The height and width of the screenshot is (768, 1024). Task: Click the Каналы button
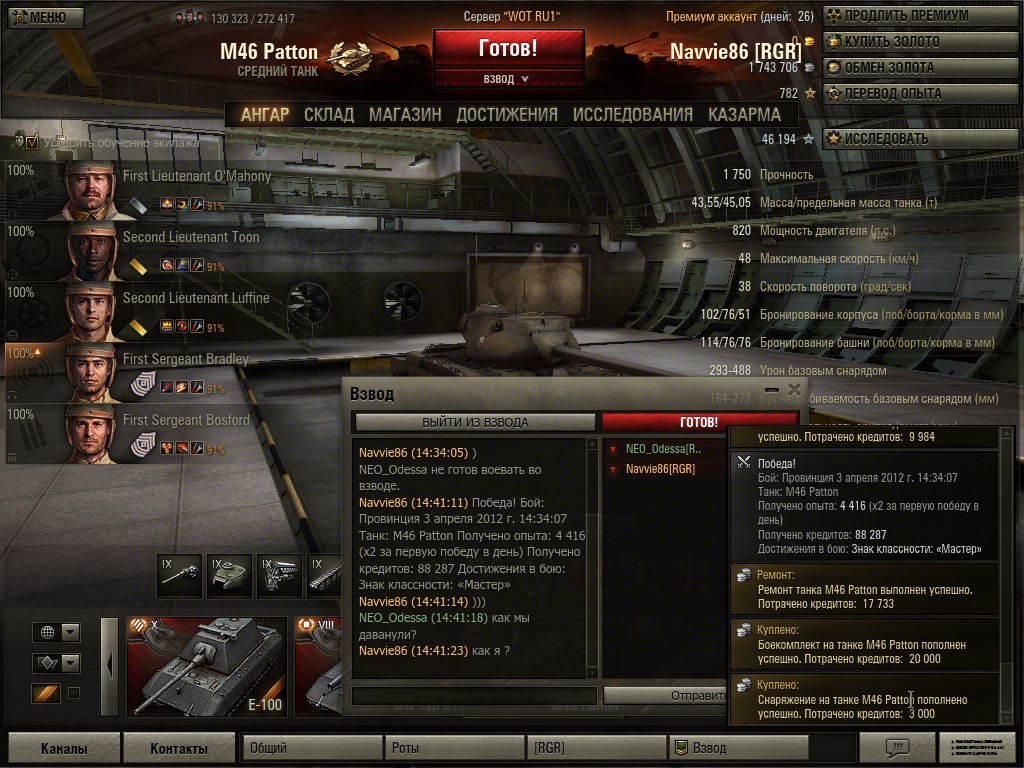[64, 748]
